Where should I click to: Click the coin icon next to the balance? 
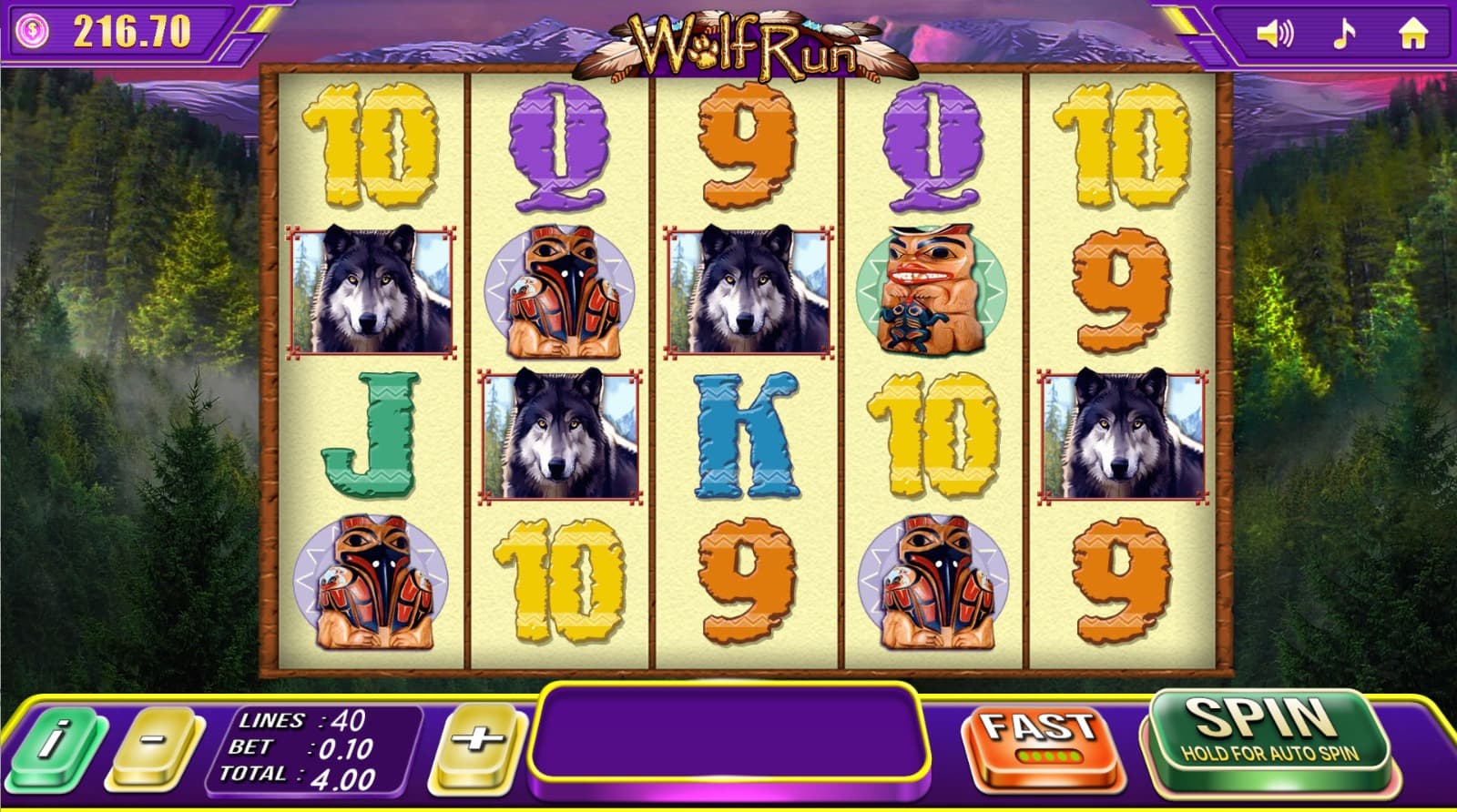point(35,30)
